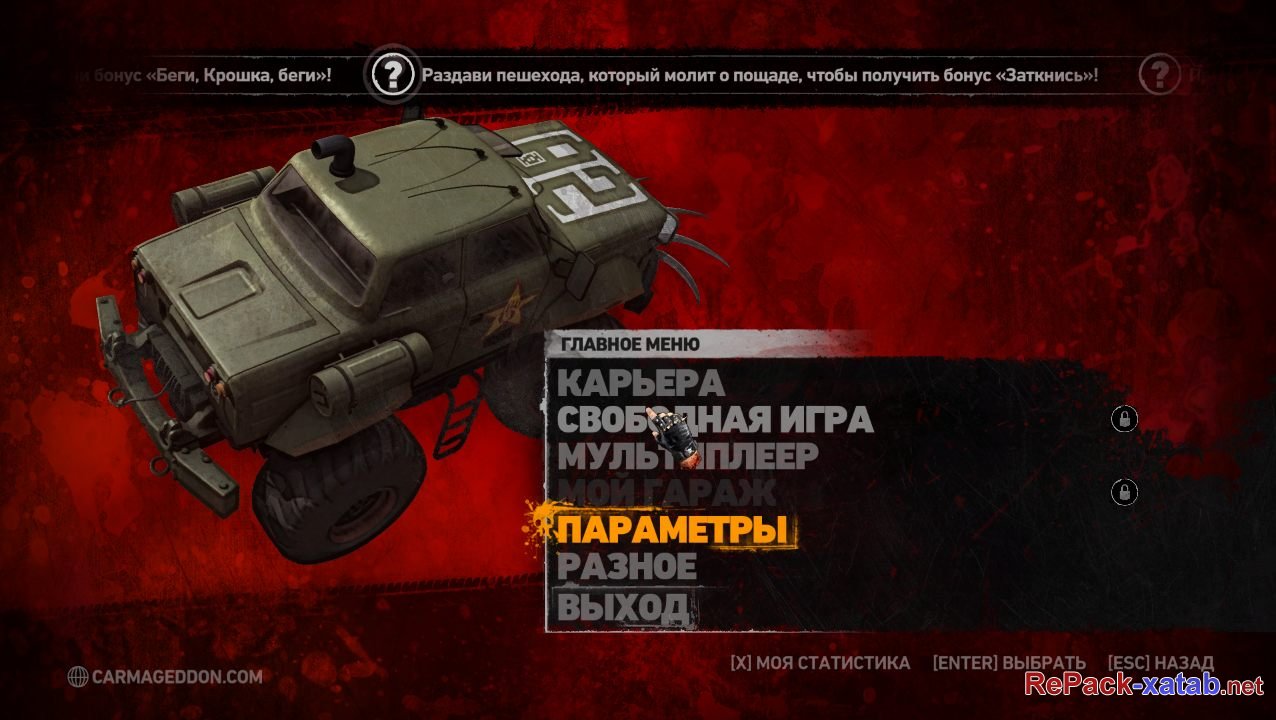Open the Мой гараж entry
This screenshot has width=1276, height=720.
coord(666,492)
